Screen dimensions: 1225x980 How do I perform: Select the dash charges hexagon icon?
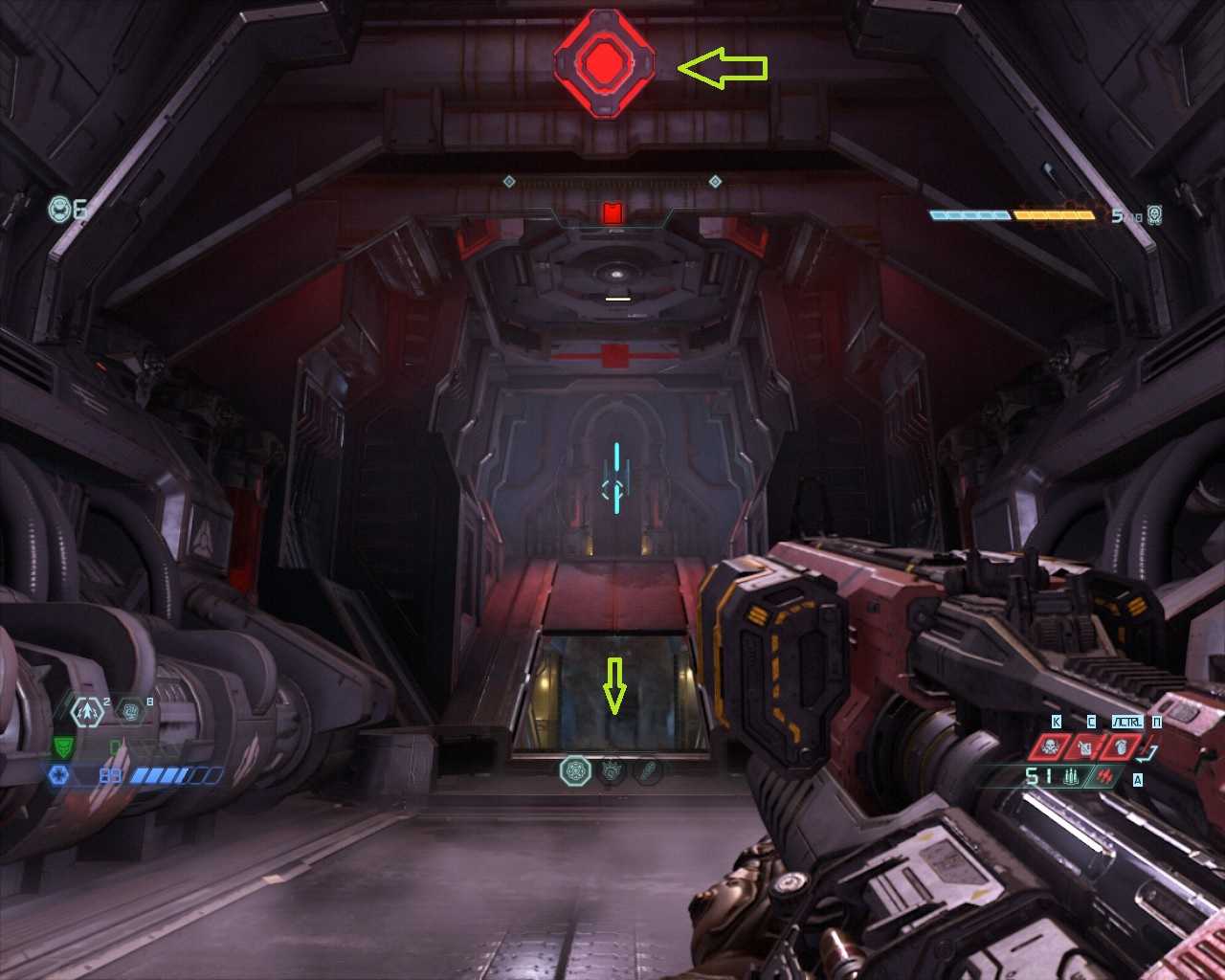coord(89,711)
